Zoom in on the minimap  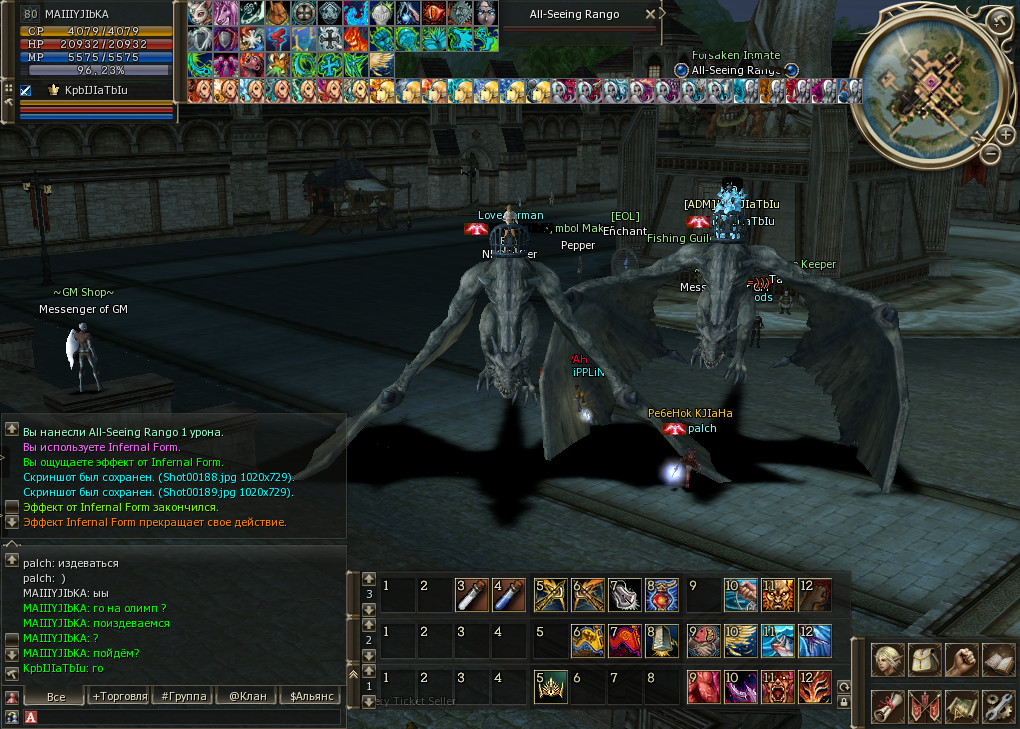coord(1005,134)
